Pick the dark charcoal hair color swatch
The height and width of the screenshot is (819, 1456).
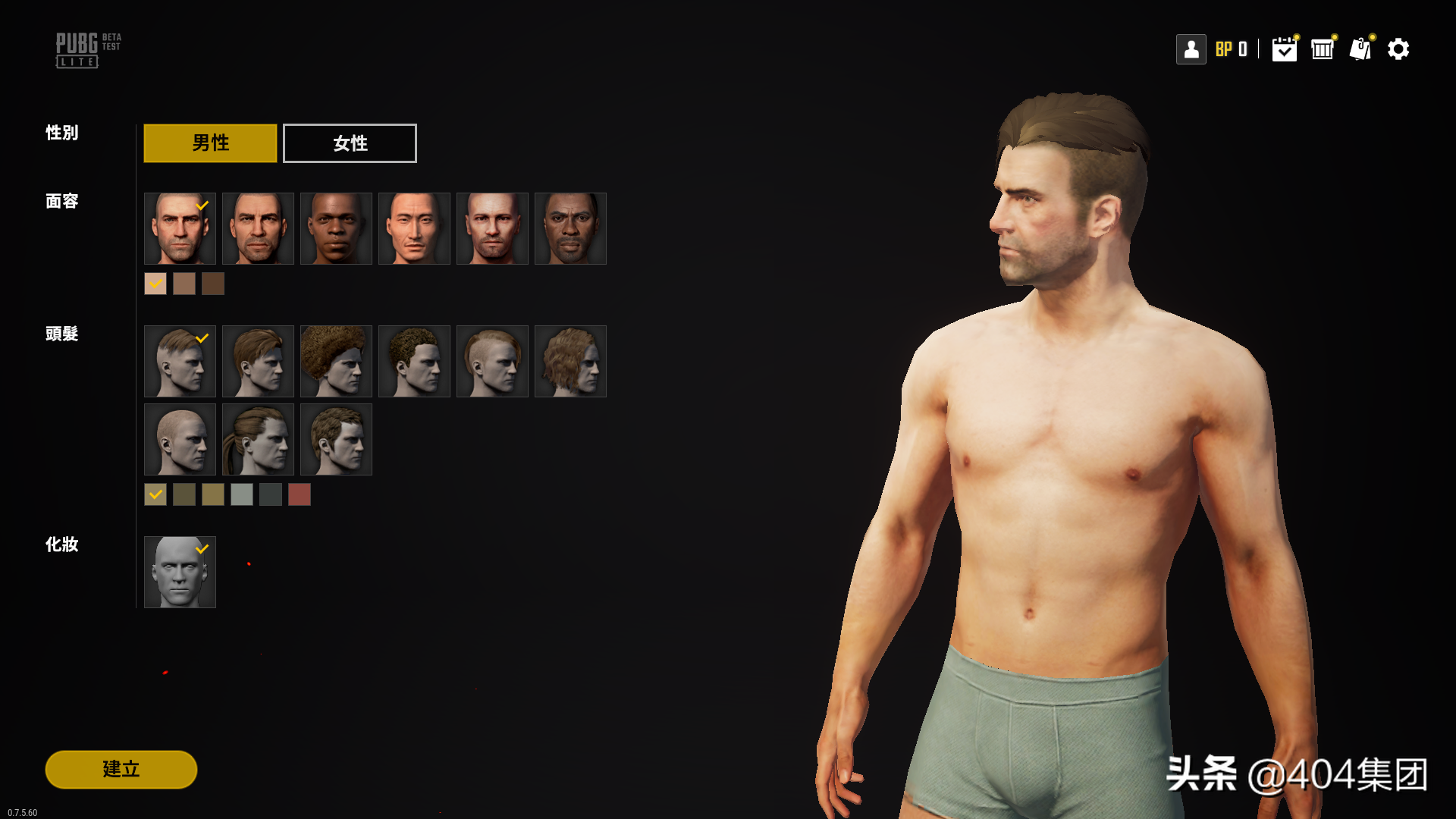(x=271, y=494)
